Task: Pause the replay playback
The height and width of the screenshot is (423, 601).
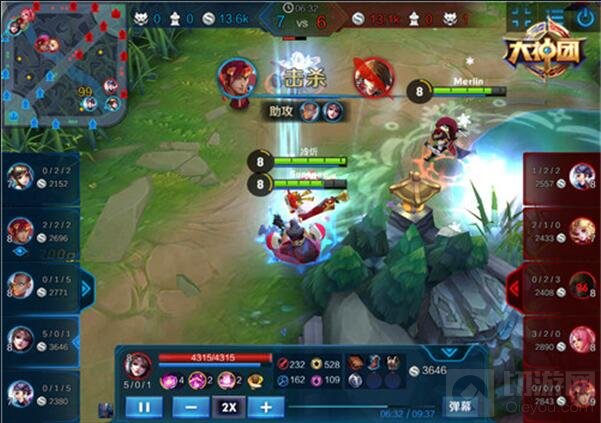Action: point(143,407)
